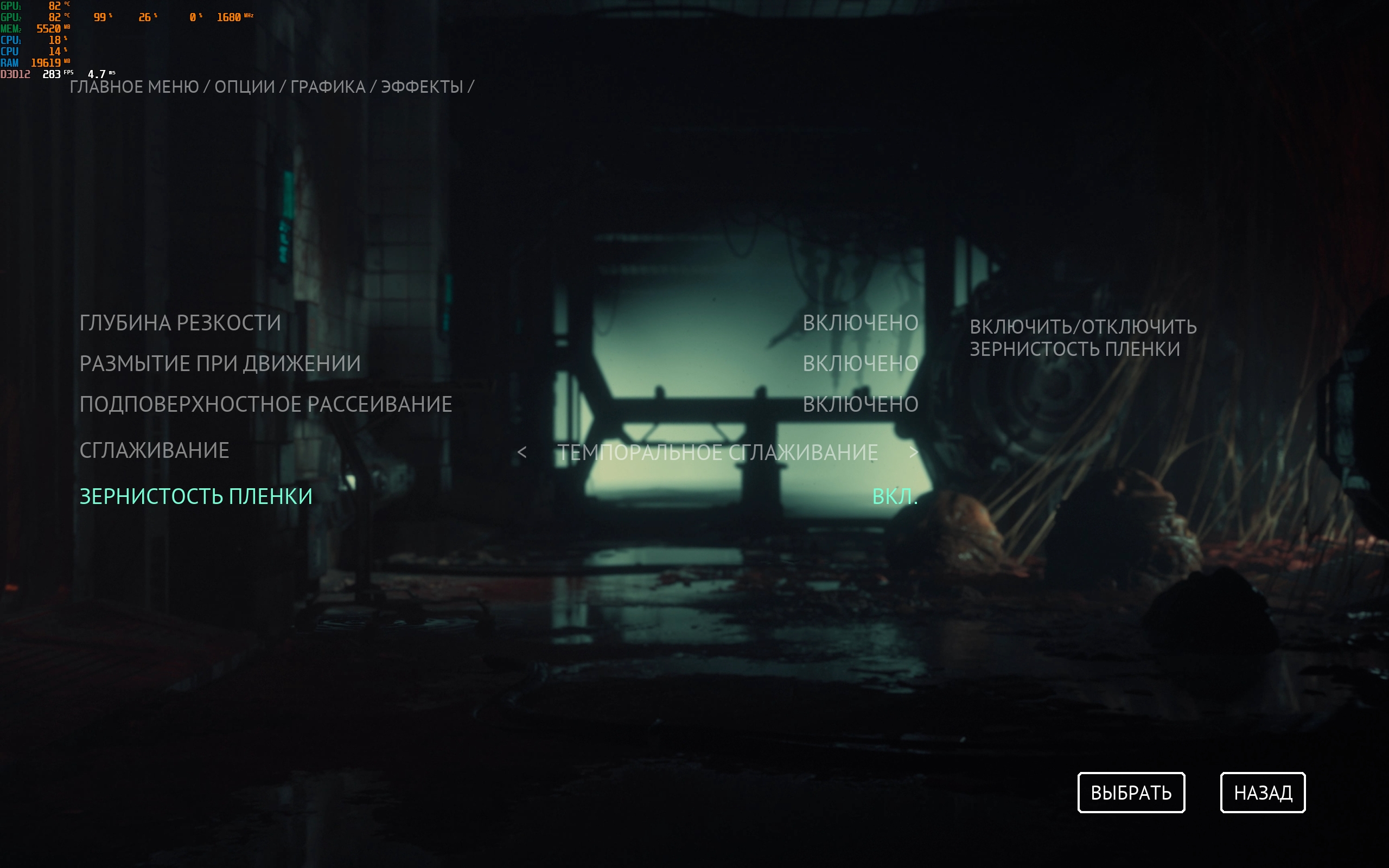
Task: Toggle motion blur ВКЛЮЧЕНО value
Action: 860,364
